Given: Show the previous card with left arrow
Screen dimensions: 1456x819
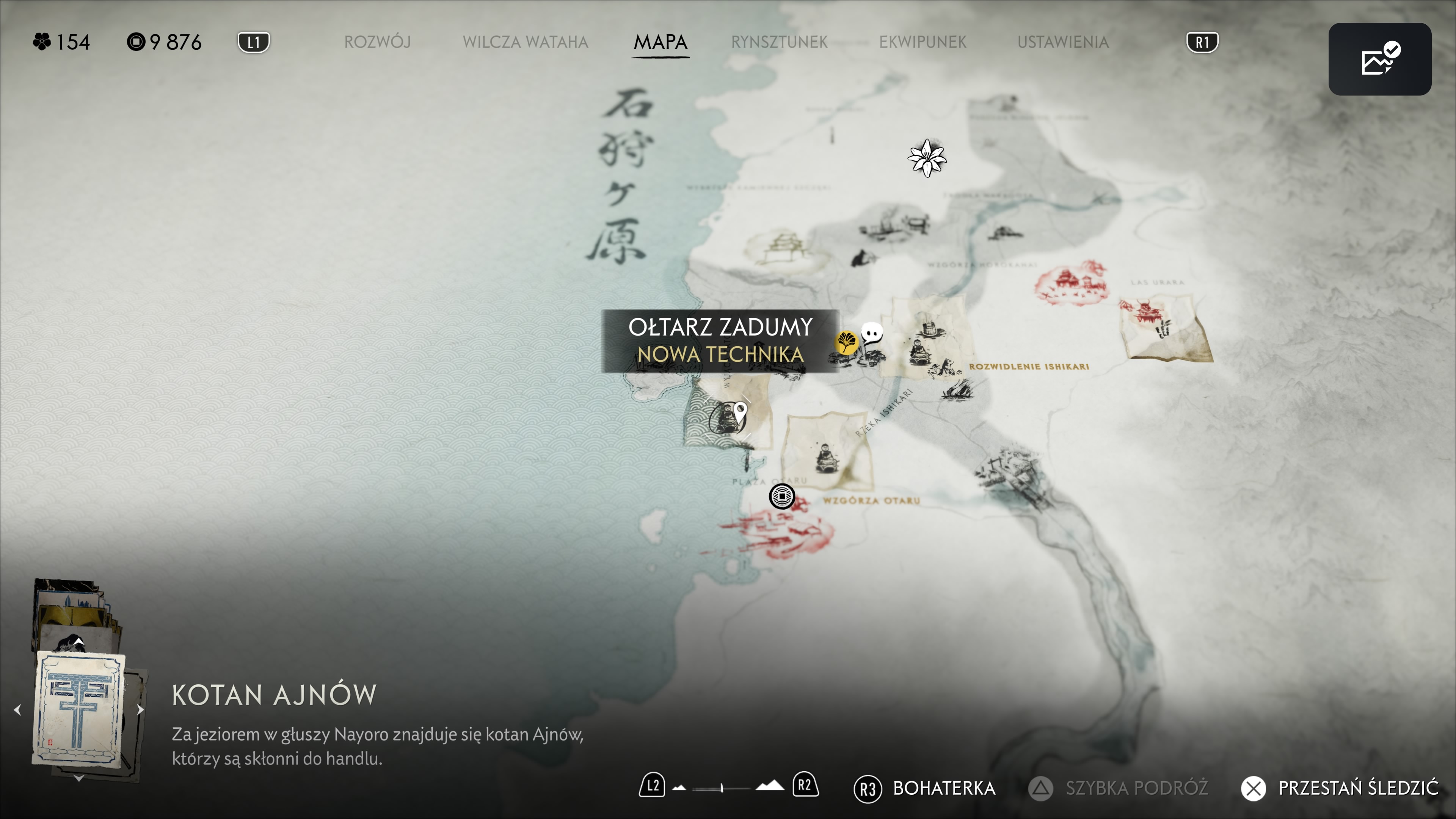Looking at the screenshot, I should 17,709.
